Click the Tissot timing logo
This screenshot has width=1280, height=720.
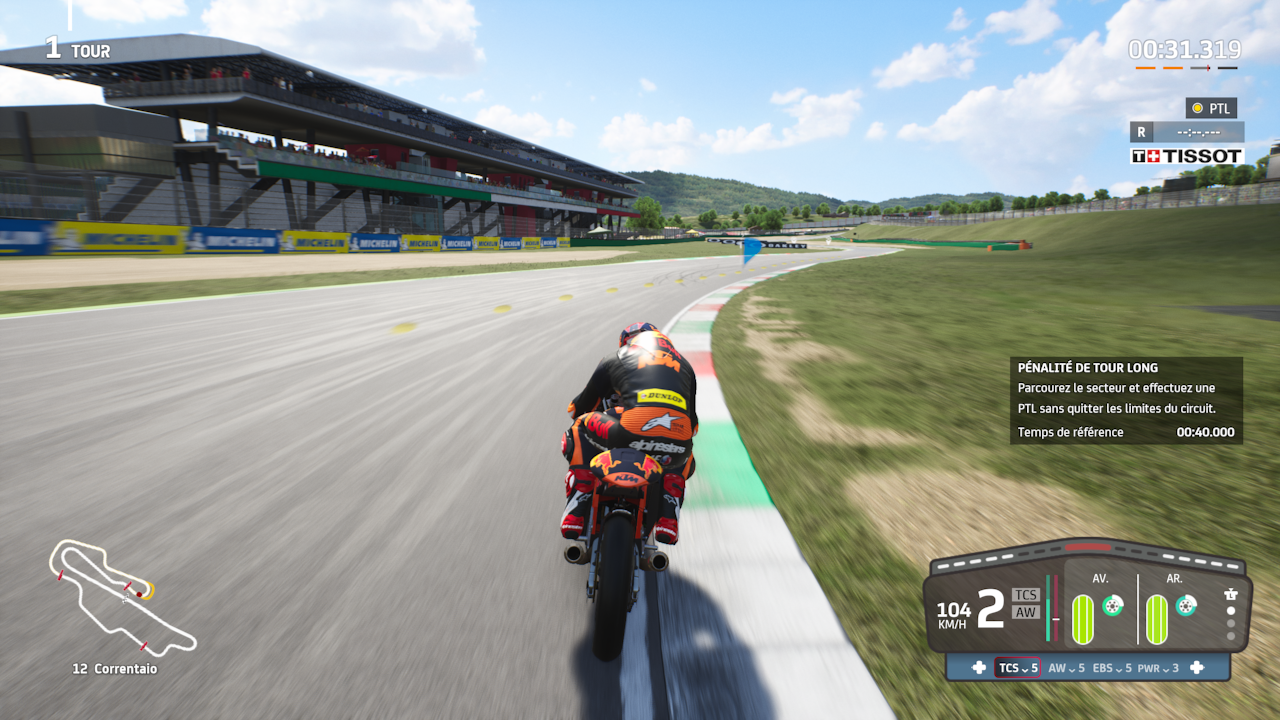[1187, 156]
